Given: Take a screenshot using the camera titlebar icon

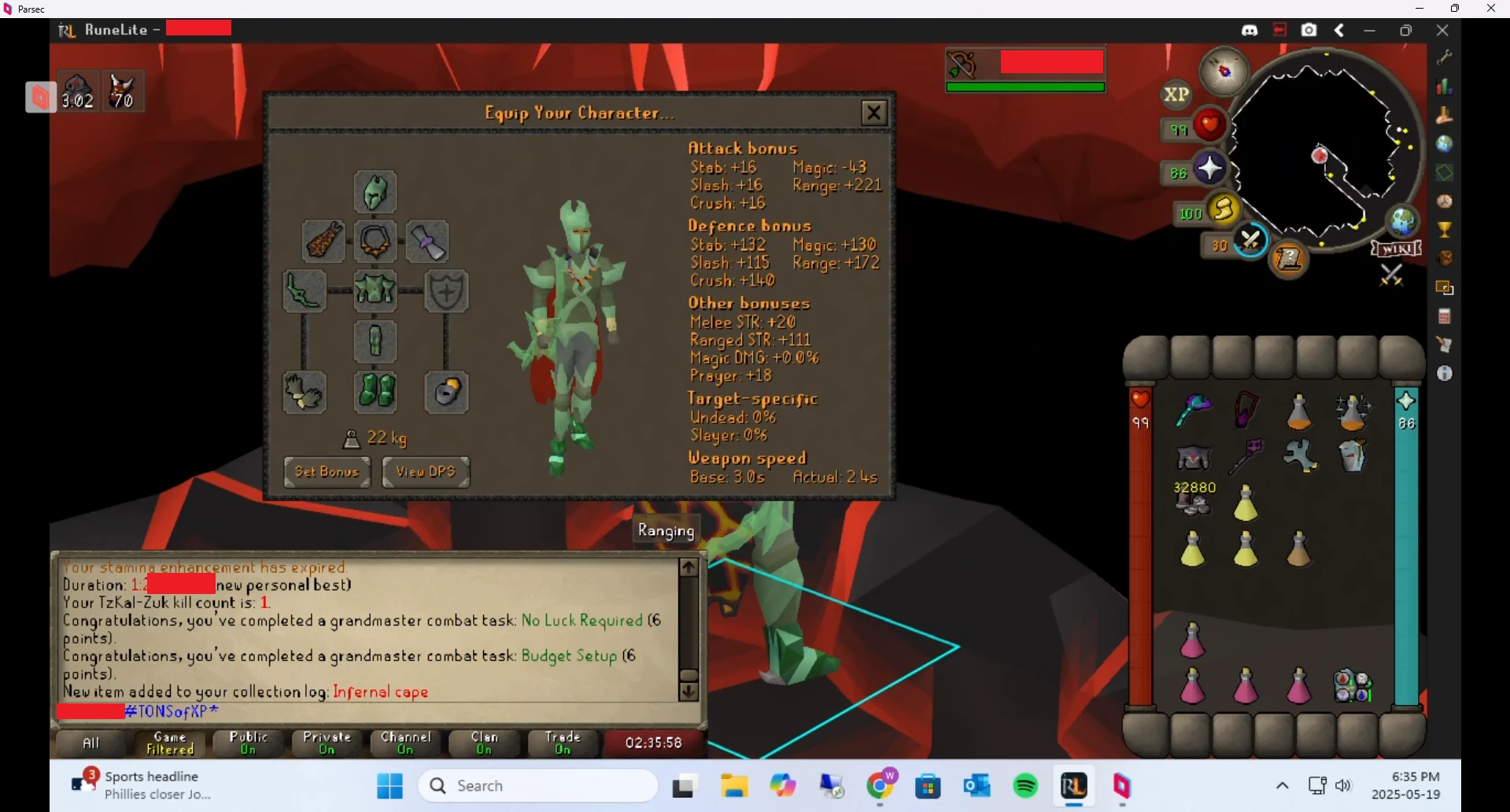Looking at the screenshot, I should click(x=1309, y=30).
